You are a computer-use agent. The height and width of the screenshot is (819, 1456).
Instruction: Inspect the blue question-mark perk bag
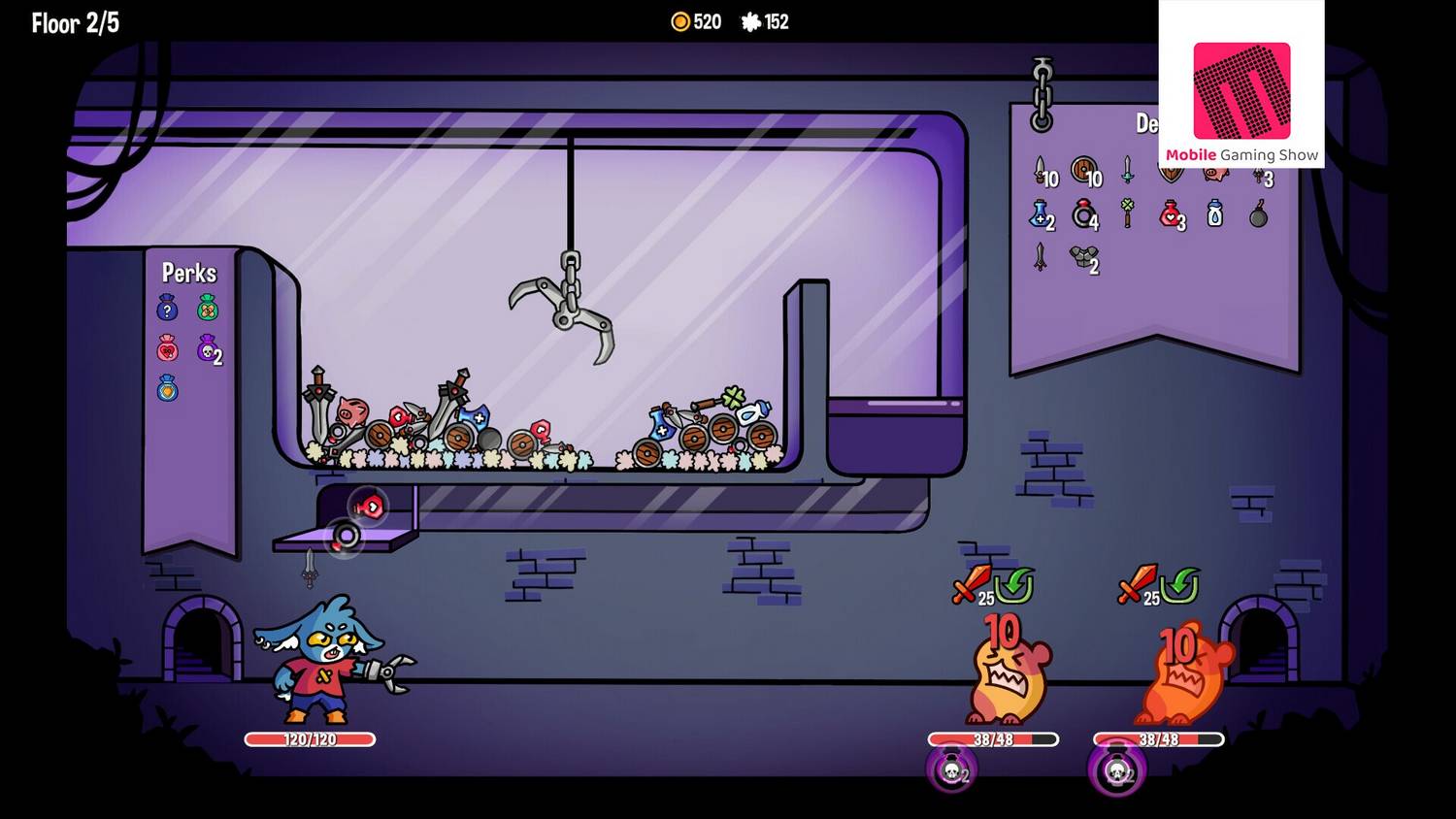tap(167, 309)
